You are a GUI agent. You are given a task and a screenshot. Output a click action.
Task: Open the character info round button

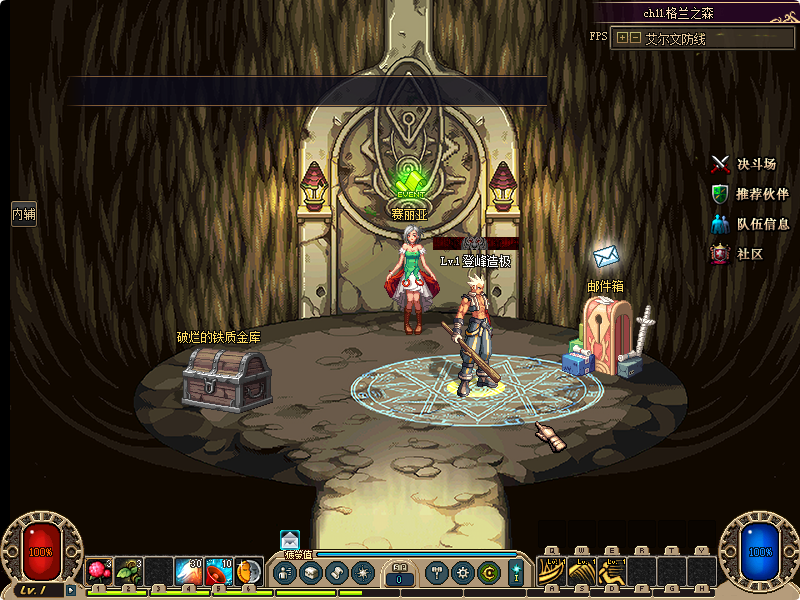coord(284,573)
